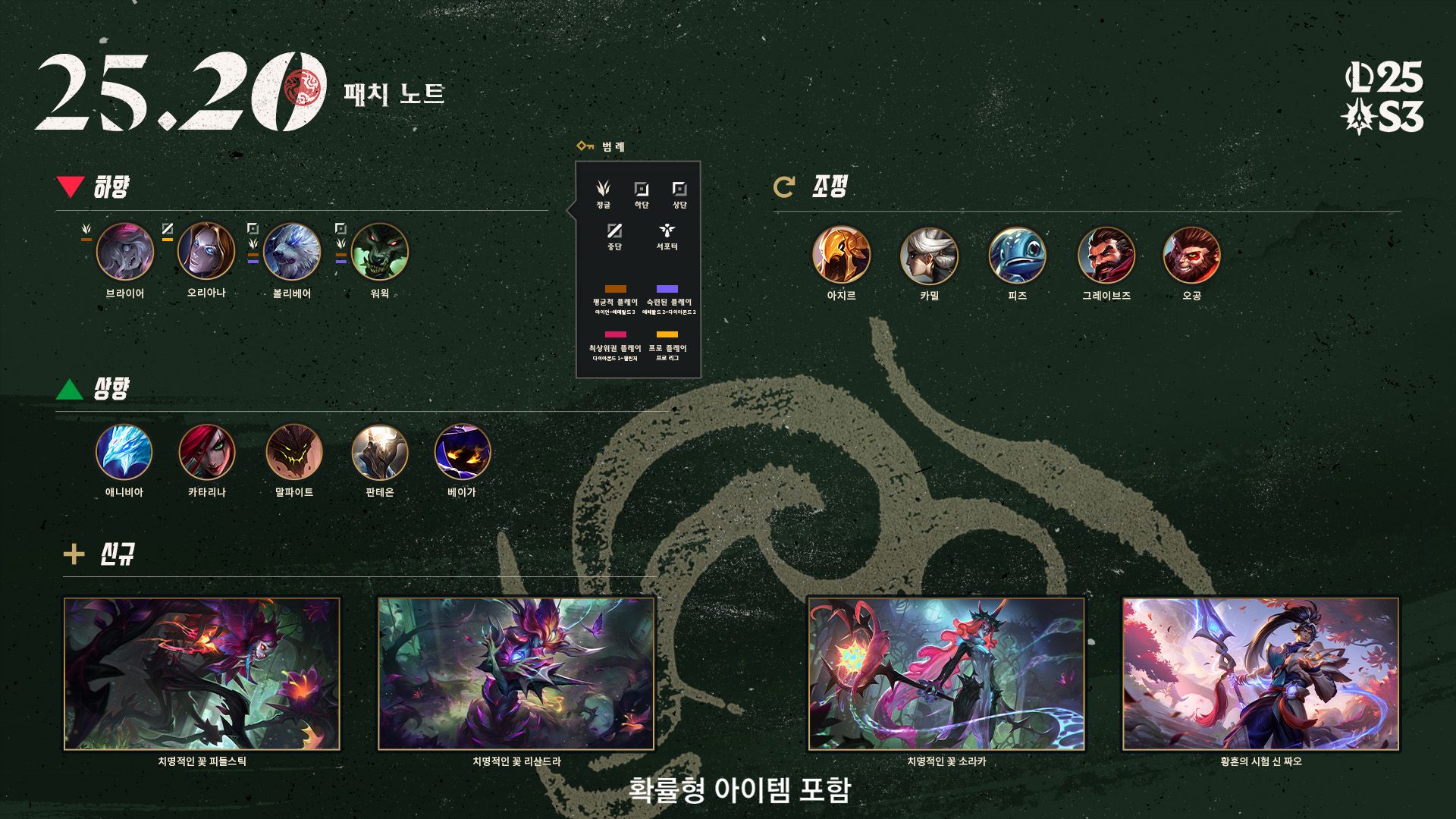Open the 피즈 champion icon

tap(1017, 256)
